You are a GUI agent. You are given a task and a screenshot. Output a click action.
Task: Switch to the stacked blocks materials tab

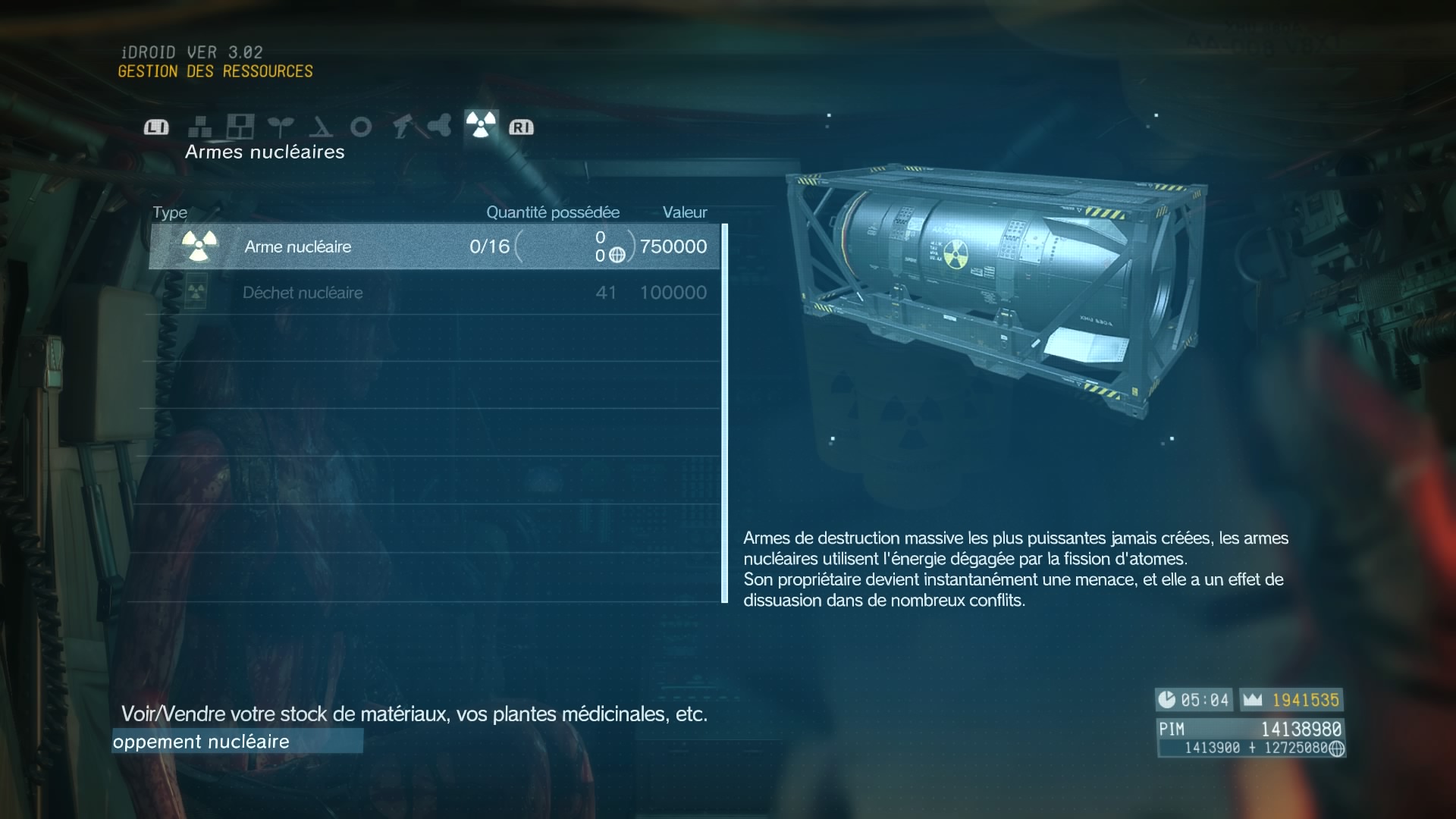(200, 127)
